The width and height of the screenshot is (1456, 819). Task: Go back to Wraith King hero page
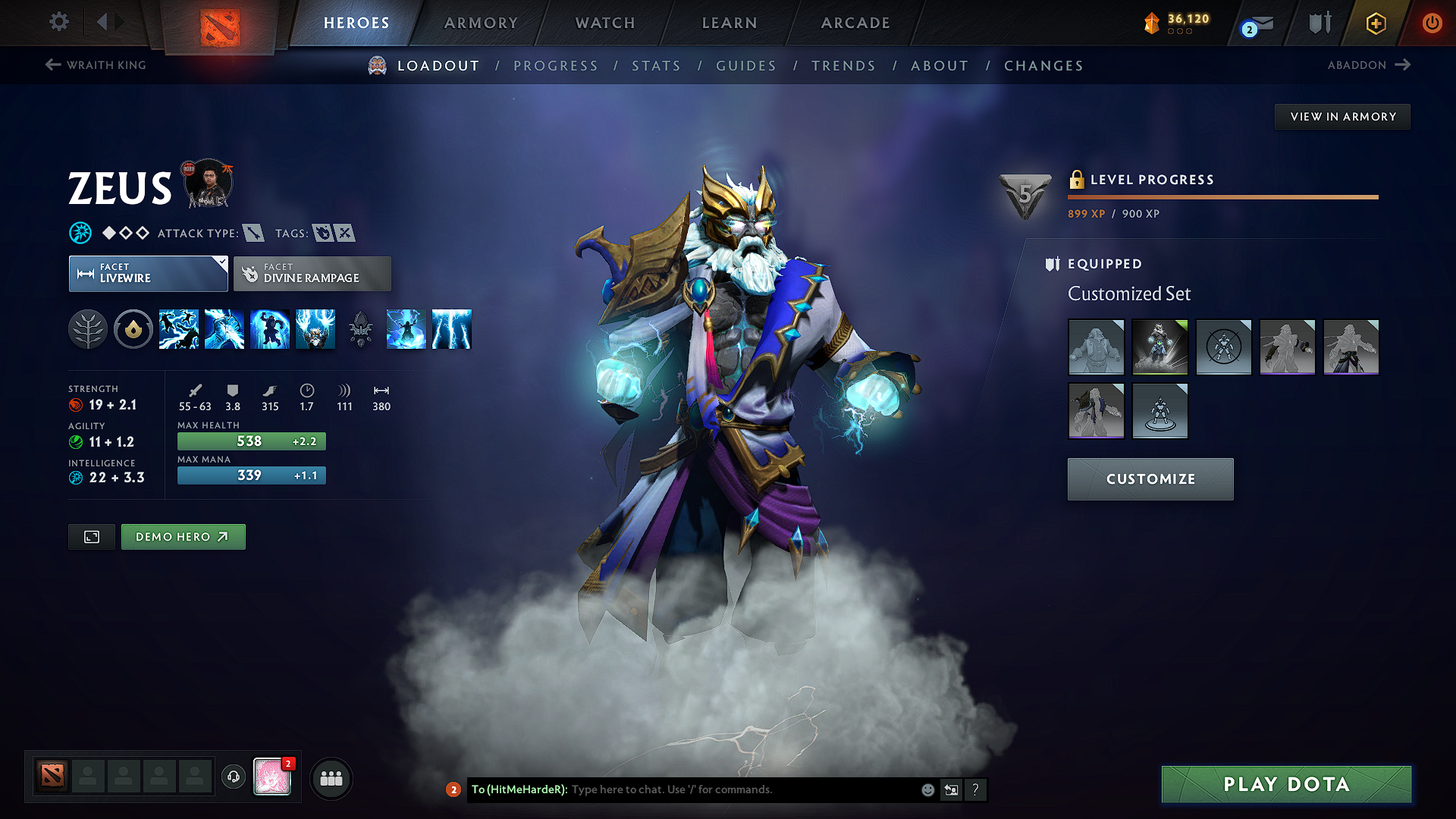(x=95, y=65)
